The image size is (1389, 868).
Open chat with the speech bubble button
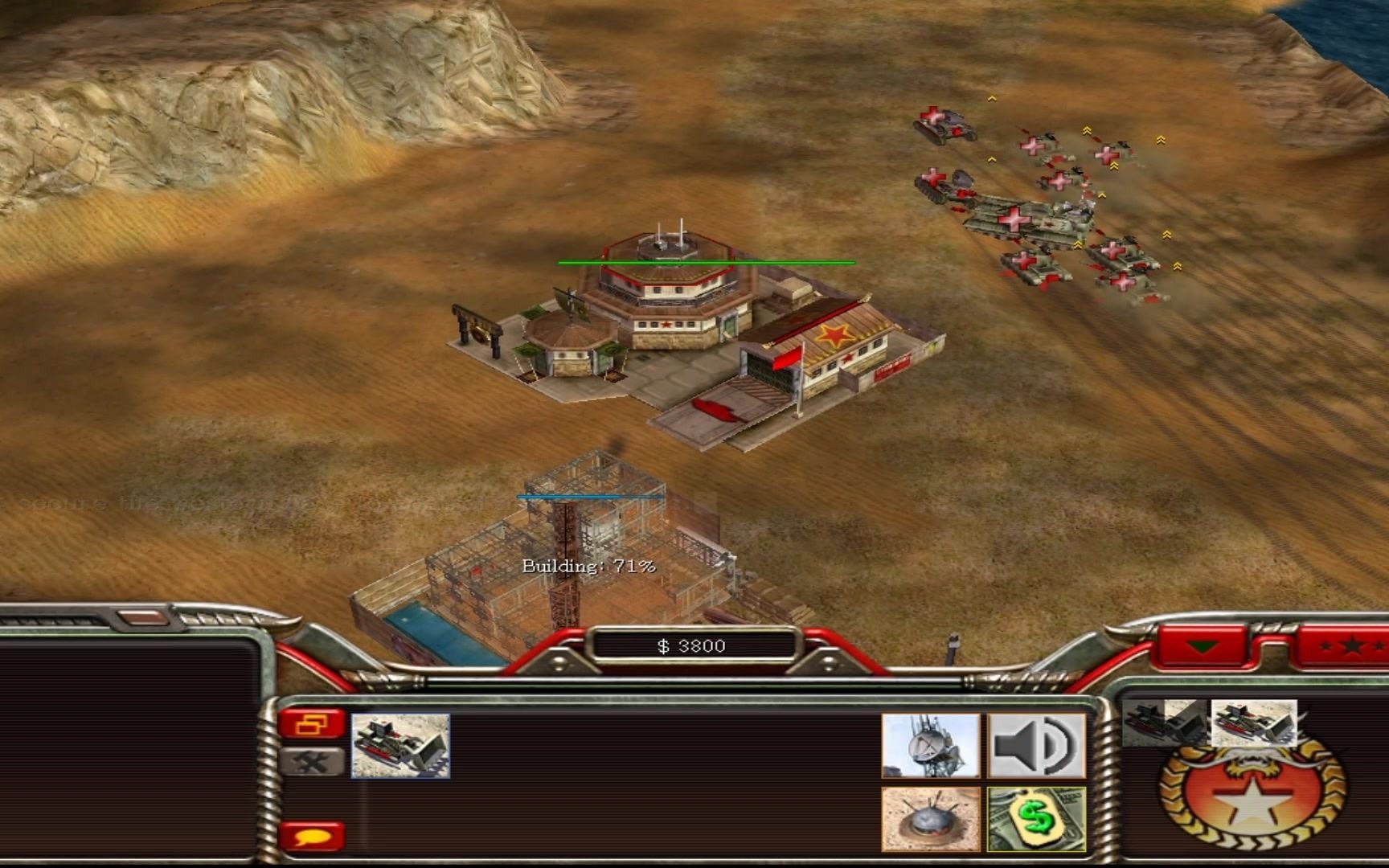pos(312,837)
